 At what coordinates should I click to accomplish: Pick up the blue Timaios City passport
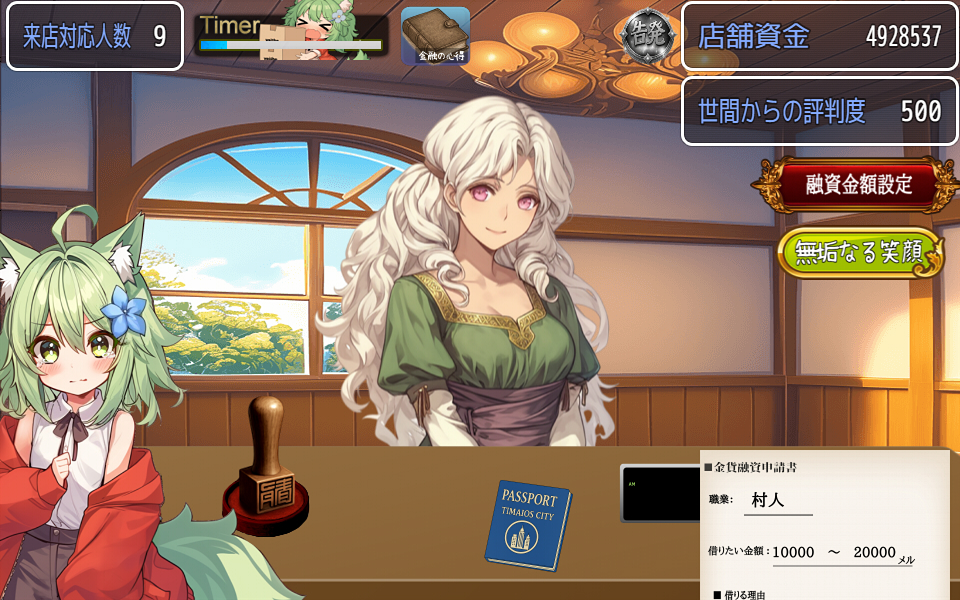[527, 524]
